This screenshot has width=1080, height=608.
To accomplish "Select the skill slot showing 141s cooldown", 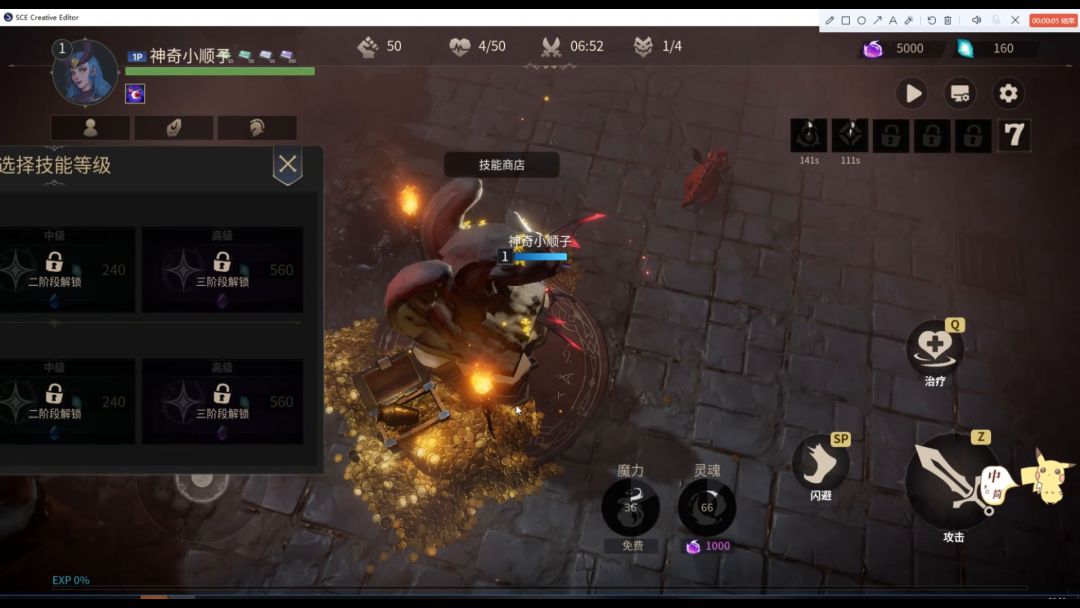I will tap(809, 136).
